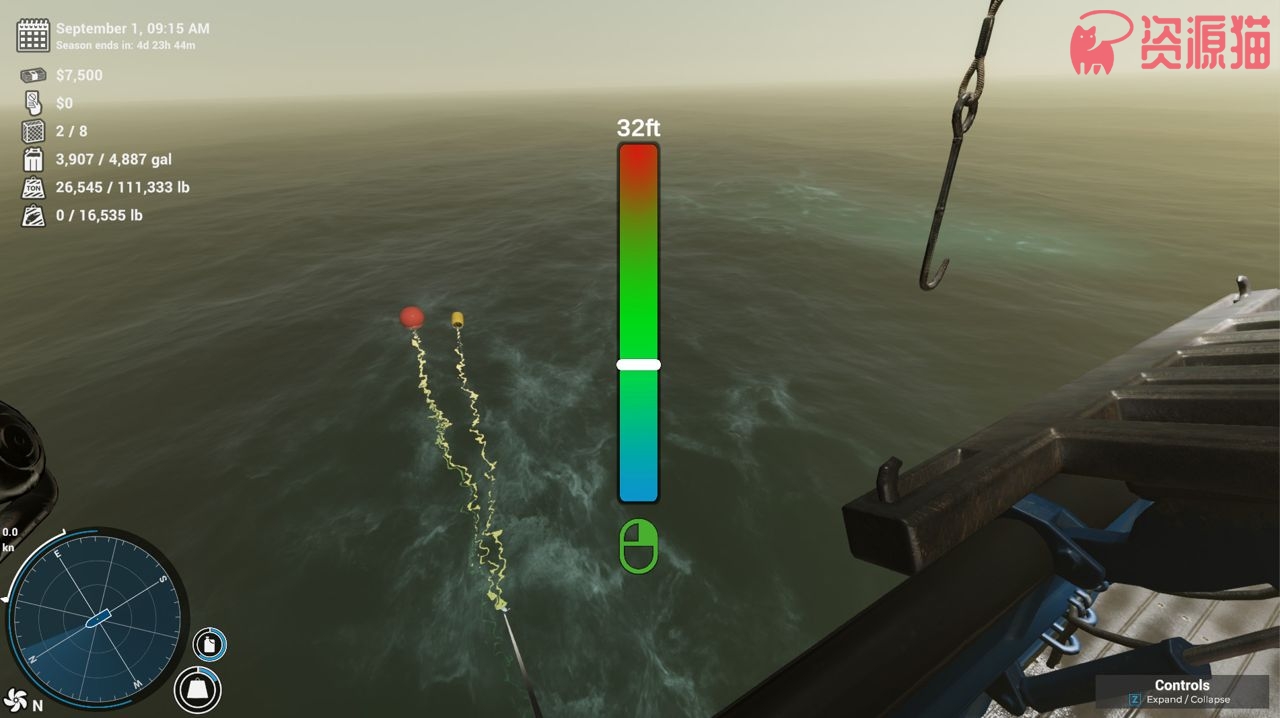Screen dimensions: 1280x718
Task: Open the calendar date icon
Action: pos(33,35)
